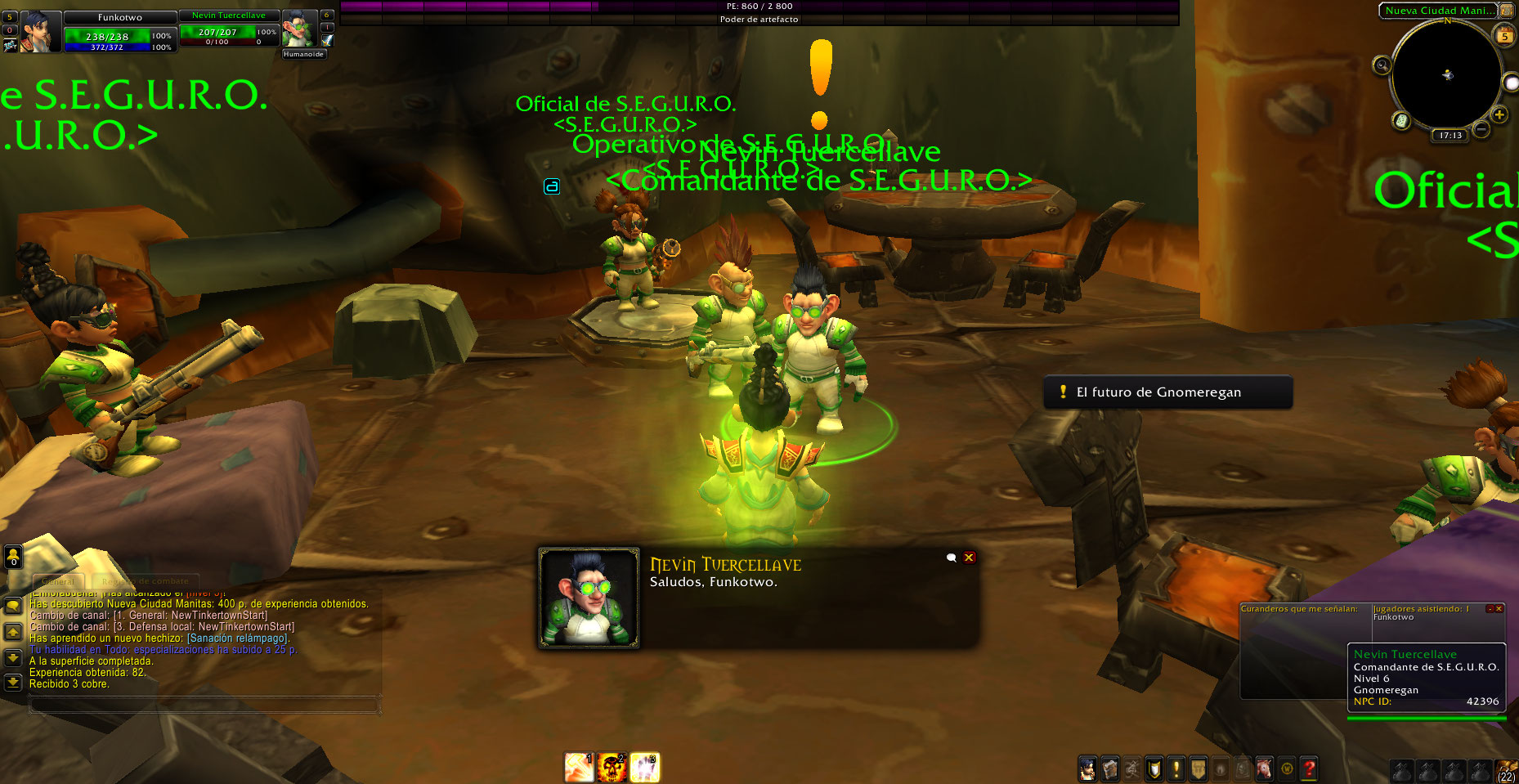Open the mounts collection horse icon
The height and width of the screenshot is (784, 1519).
[1264, 768]
